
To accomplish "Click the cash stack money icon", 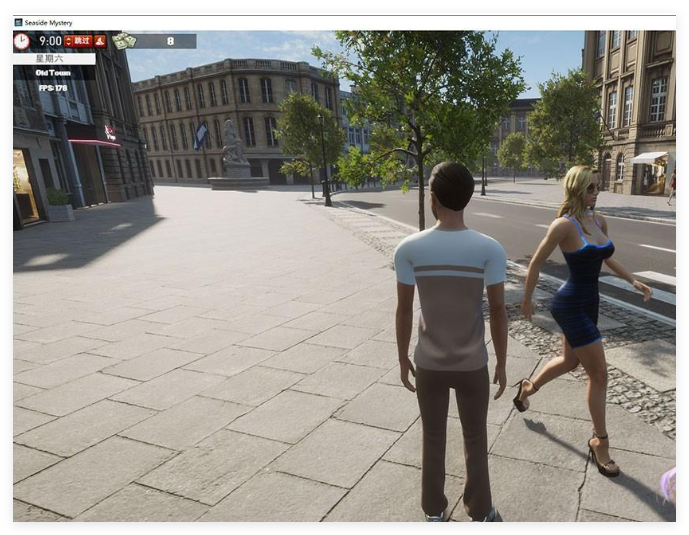I will coord(124,41).
